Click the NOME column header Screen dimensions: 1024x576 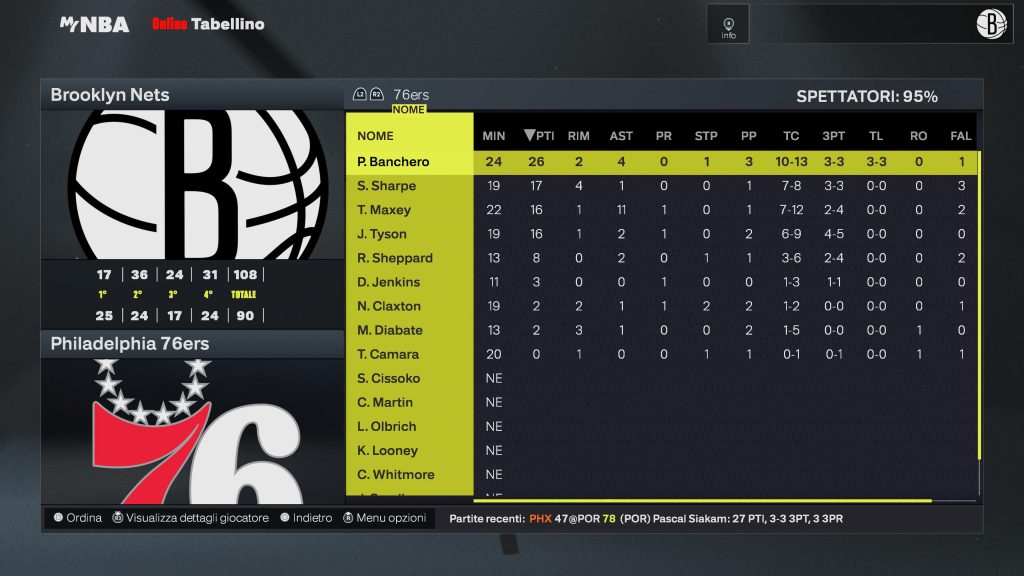376,136
